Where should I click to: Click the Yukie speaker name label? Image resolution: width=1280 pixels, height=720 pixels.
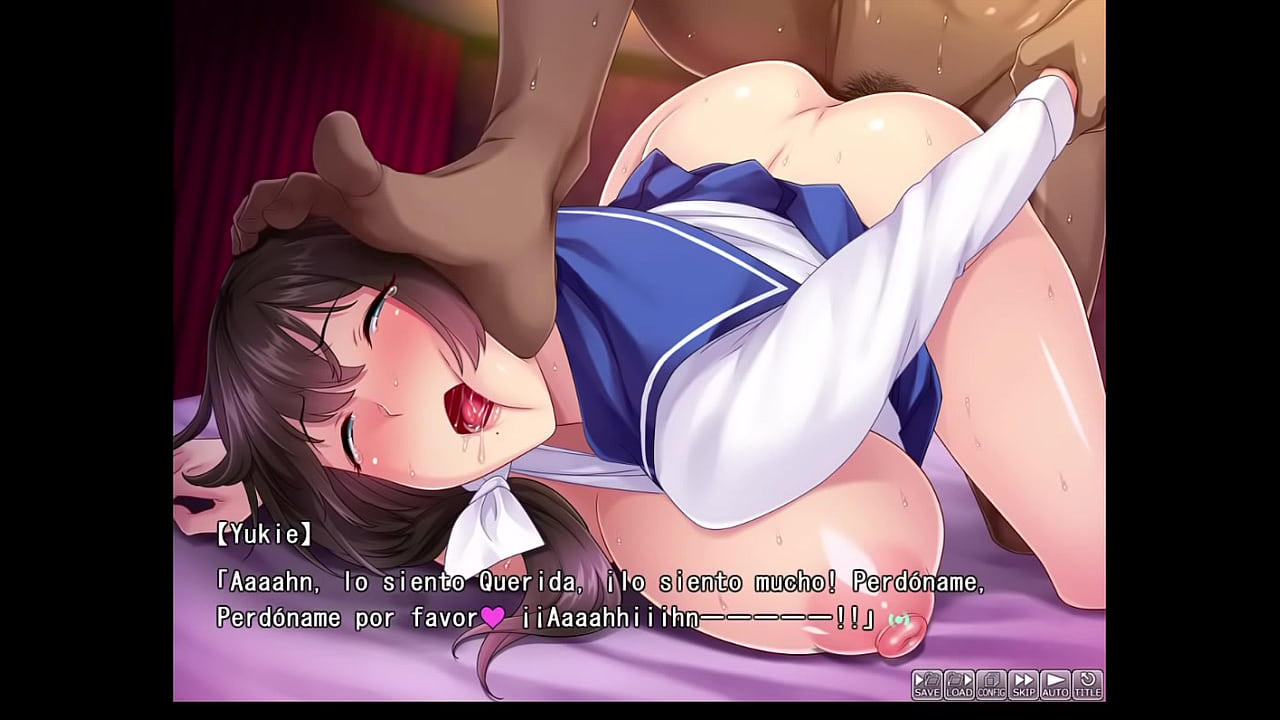[x=263, y=534]
